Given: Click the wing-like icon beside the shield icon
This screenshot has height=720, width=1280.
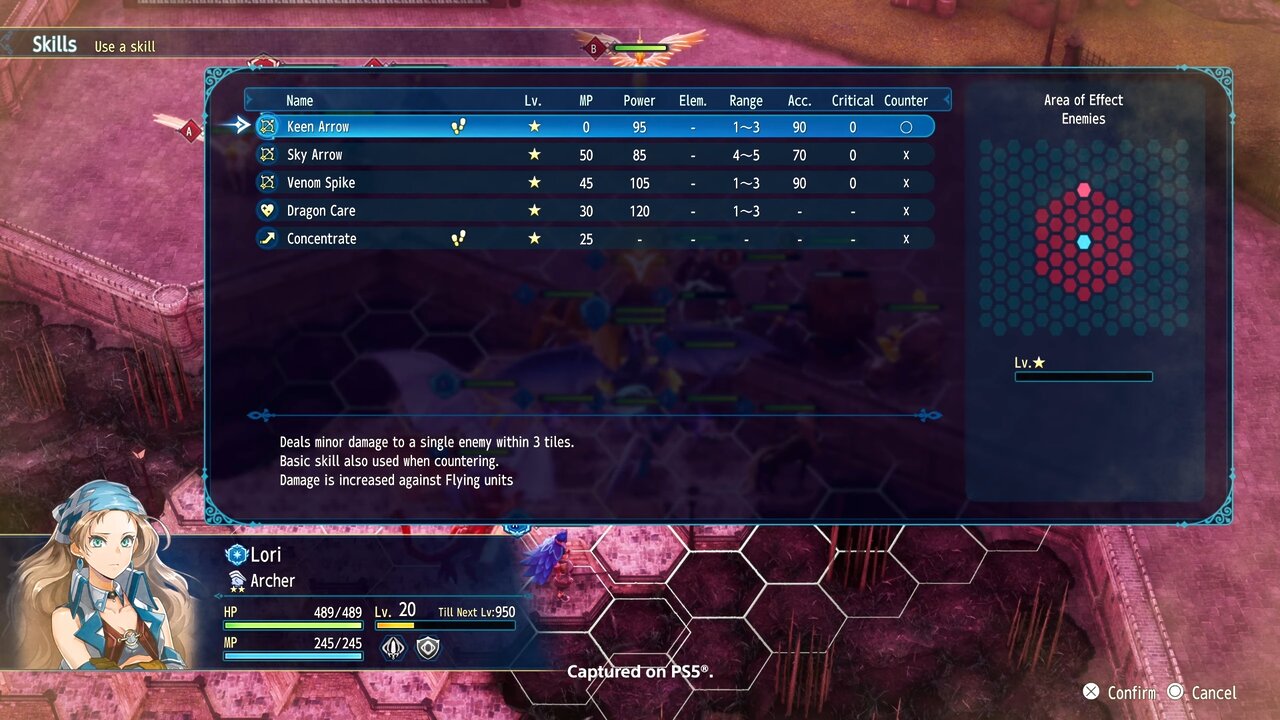Looking at the screenshot, I should [394, 648].
